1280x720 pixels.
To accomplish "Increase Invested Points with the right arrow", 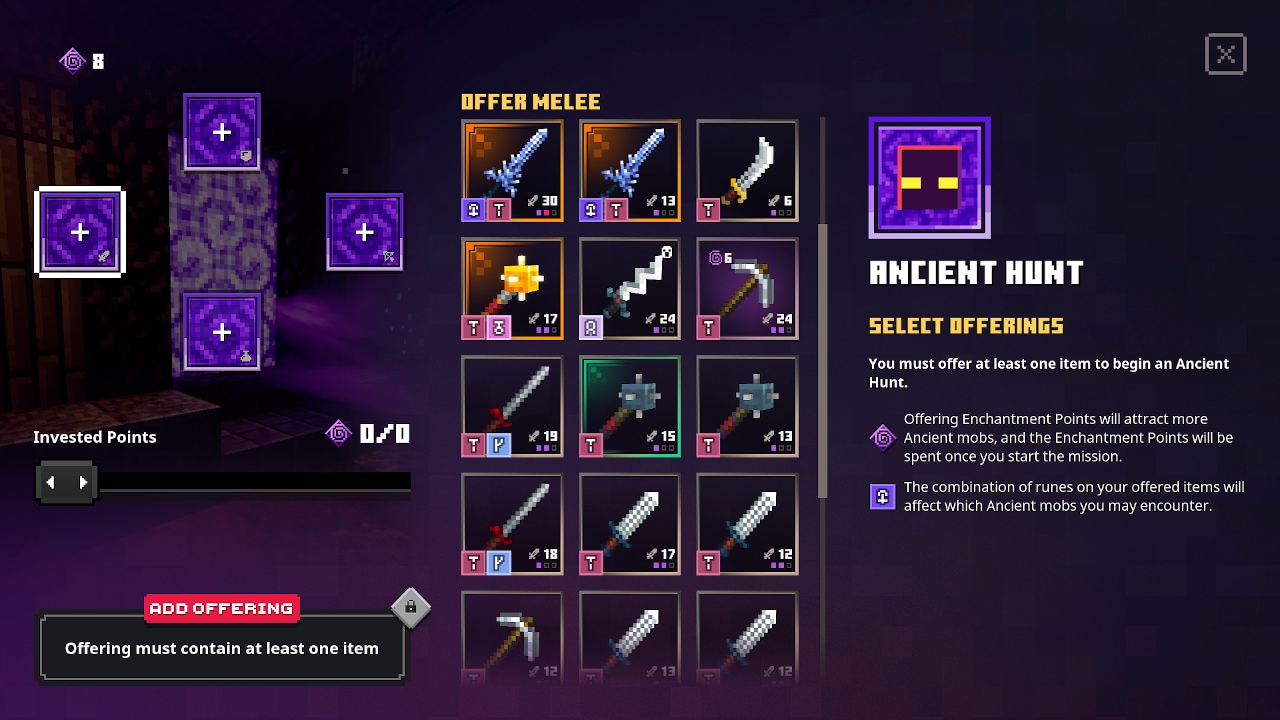I will coord(82,482).
